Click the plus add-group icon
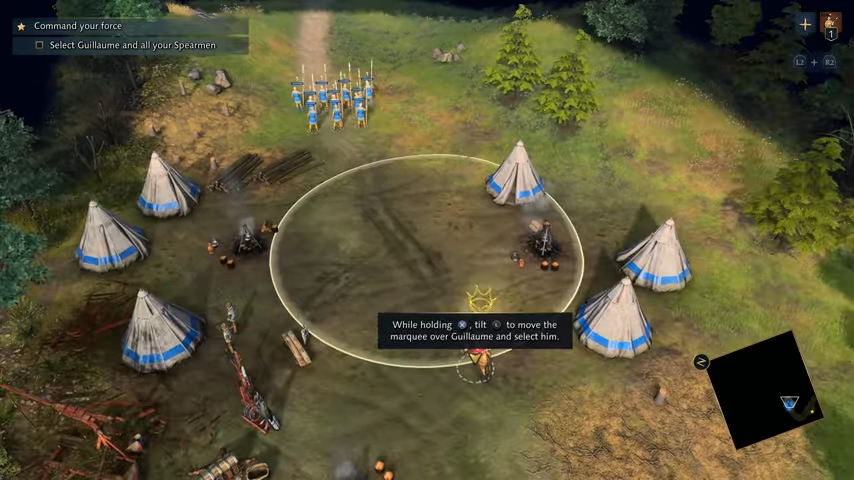The height and width of the screenshot is (480, 854). pos(805,24)
